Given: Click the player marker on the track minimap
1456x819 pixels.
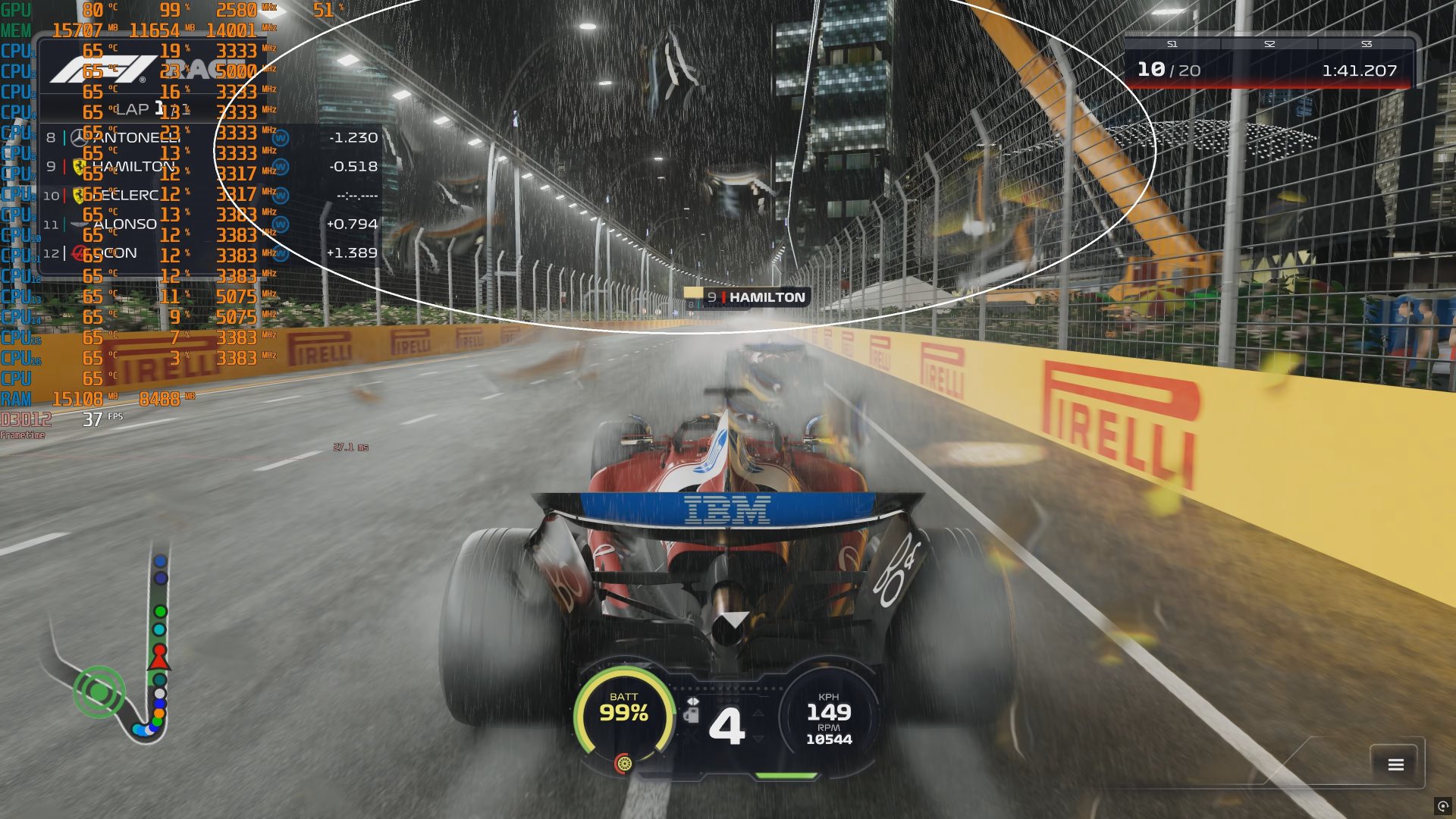Looking at the screenshot, I should click(x=158, y=658).
